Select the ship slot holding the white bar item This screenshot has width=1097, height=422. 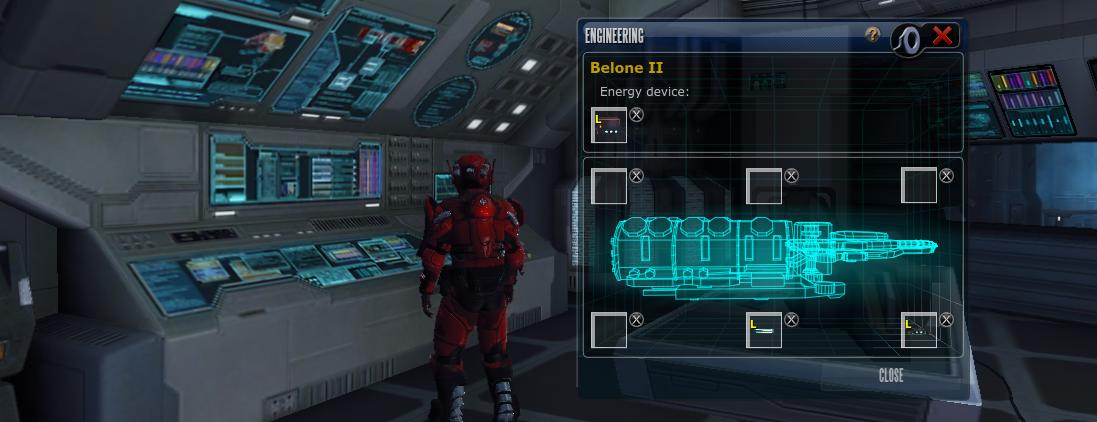coord(764,330)
